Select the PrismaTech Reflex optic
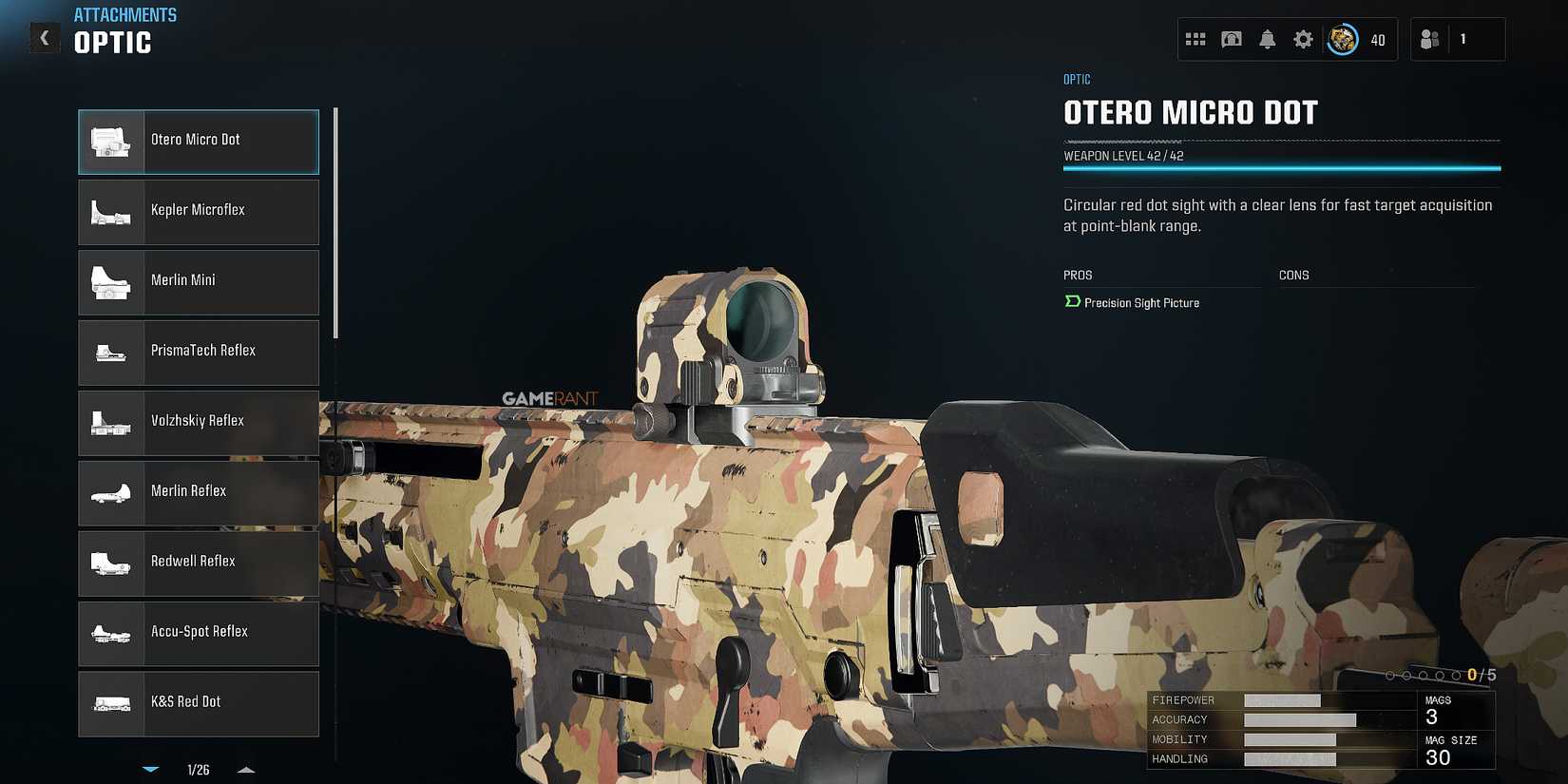 198,353
